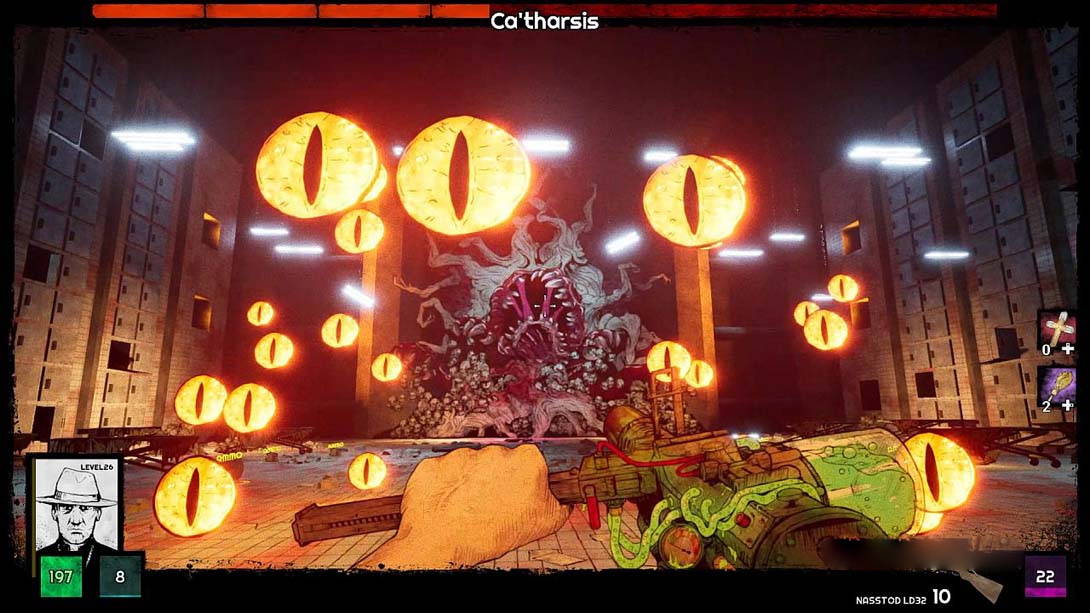Select the purple golden scepter item slot
This screenshot has height=613, width=1090.
pos(1057,384)
